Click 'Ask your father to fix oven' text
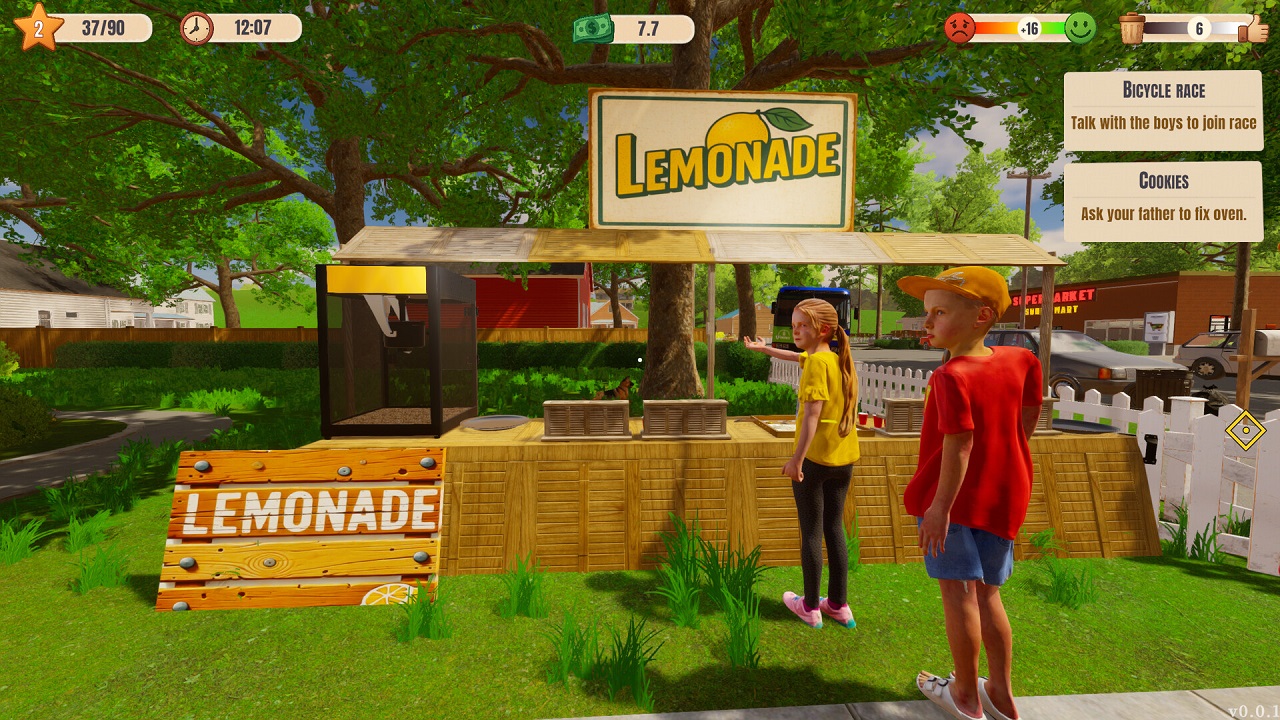This screenshot has height=720, width=1280. point(1163,213)
